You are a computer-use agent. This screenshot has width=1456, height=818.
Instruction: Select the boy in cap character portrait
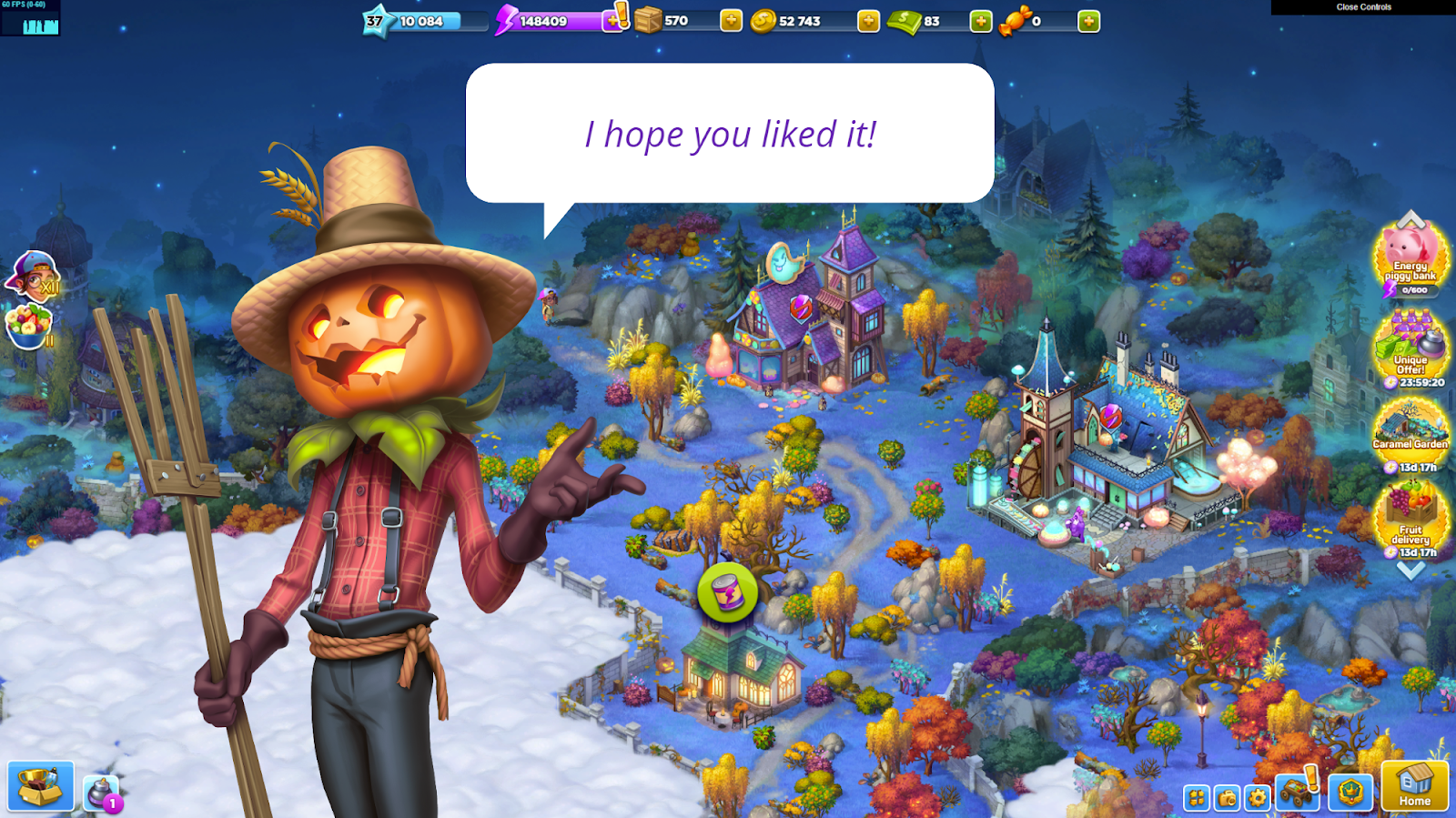coord(33,277)
